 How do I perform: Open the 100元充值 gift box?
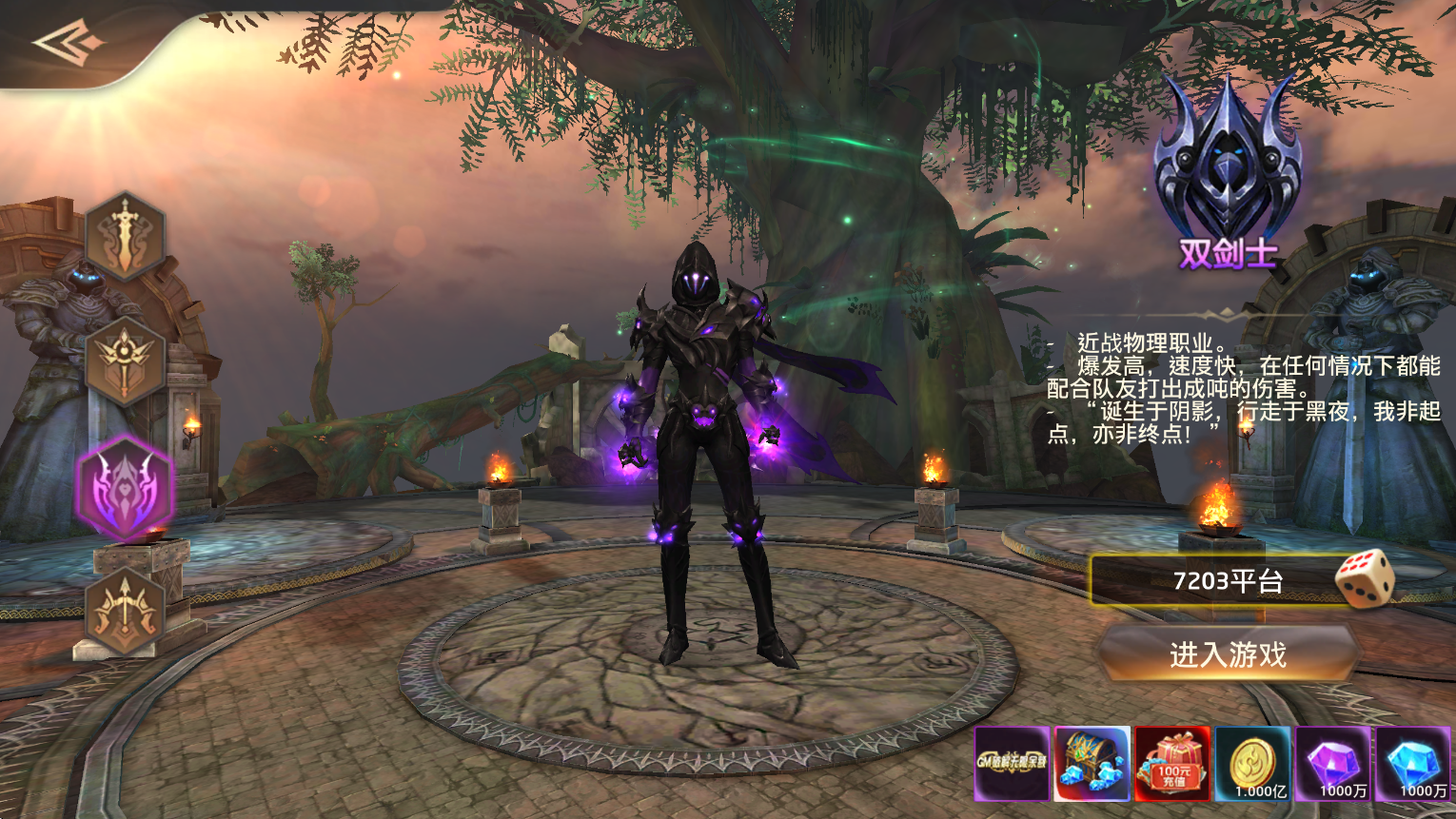(1172, 764)
